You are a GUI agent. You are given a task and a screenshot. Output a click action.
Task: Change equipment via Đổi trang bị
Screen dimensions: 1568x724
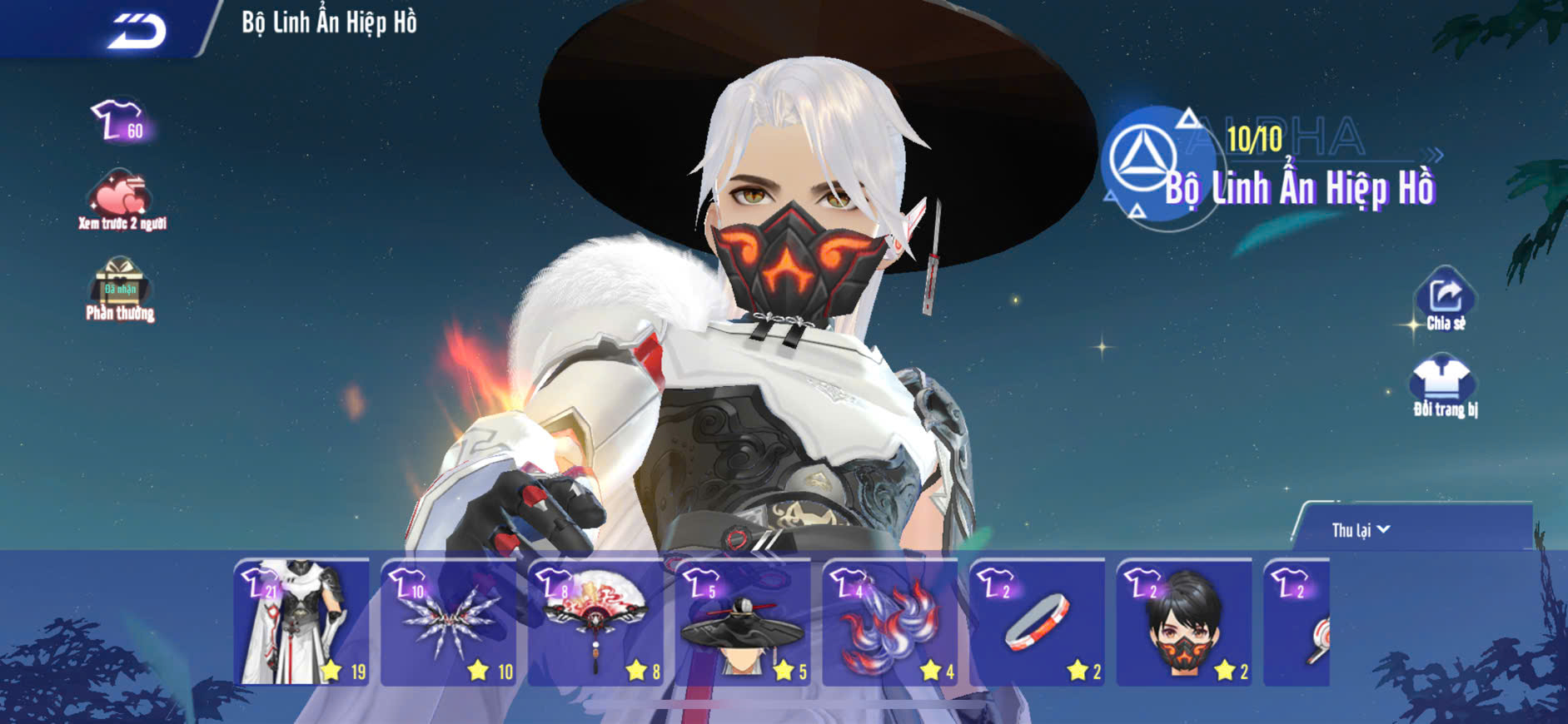(x=1444, y=386)
